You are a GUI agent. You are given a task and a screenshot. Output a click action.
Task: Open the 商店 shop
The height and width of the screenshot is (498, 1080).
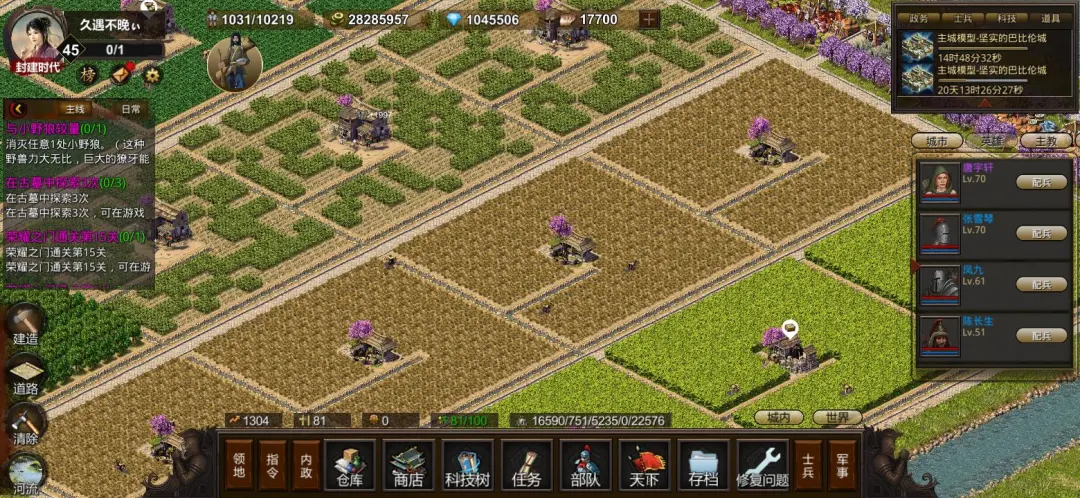[x=408, y=465]
